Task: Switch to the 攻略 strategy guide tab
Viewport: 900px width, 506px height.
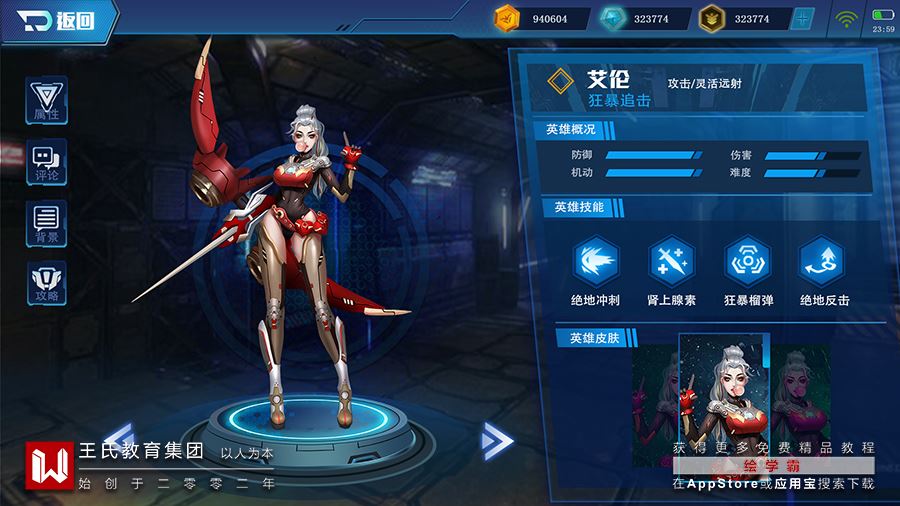Action: click(46, 283)
